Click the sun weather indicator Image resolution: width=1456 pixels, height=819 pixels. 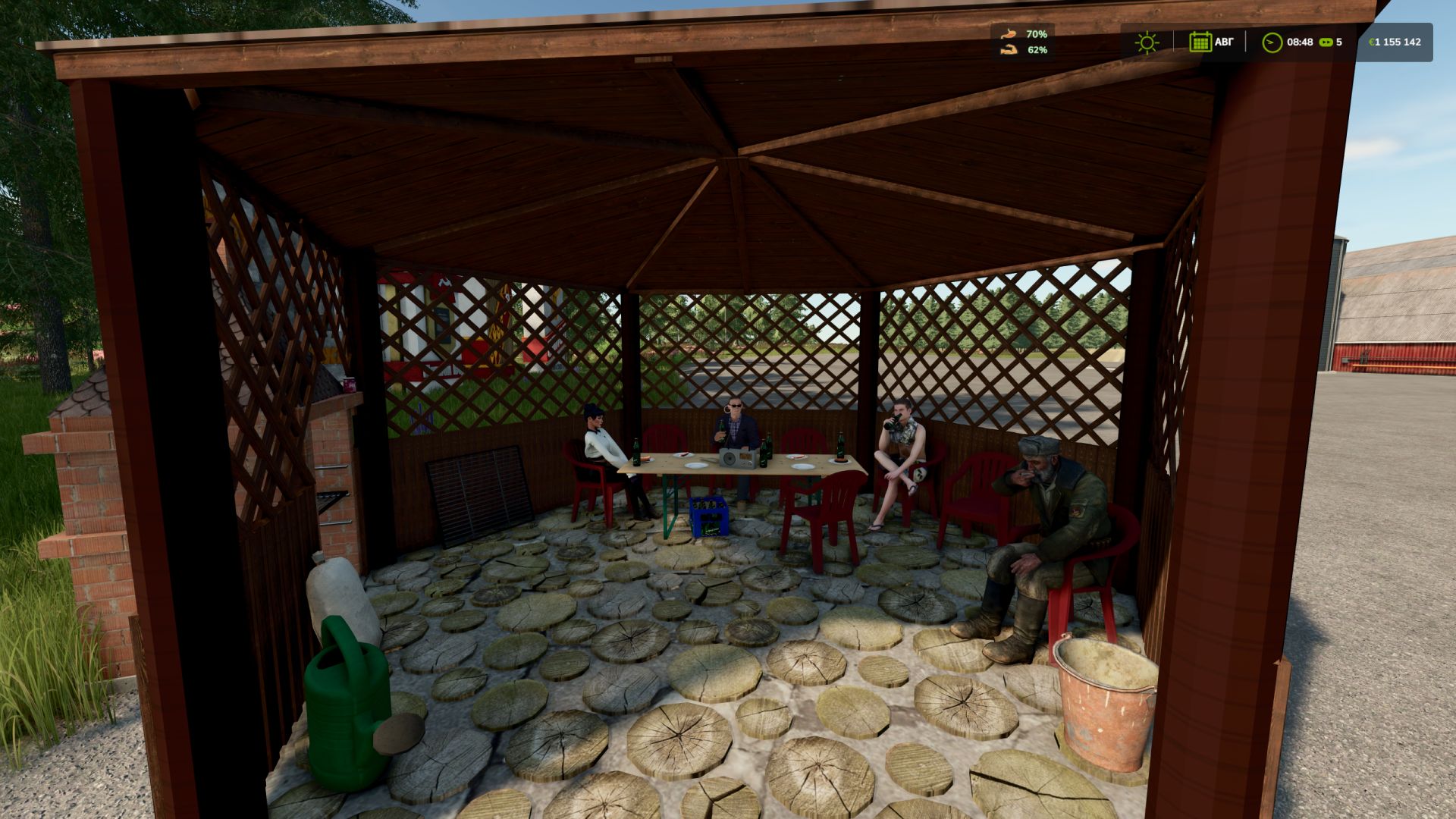coord(1147,42)
